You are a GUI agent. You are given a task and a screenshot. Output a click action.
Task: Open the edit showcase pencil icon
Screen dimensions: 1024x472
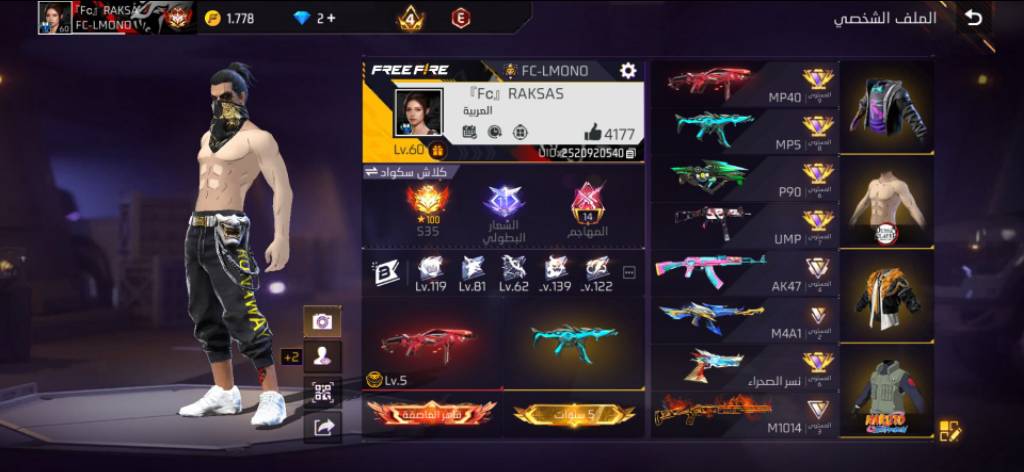950,431
